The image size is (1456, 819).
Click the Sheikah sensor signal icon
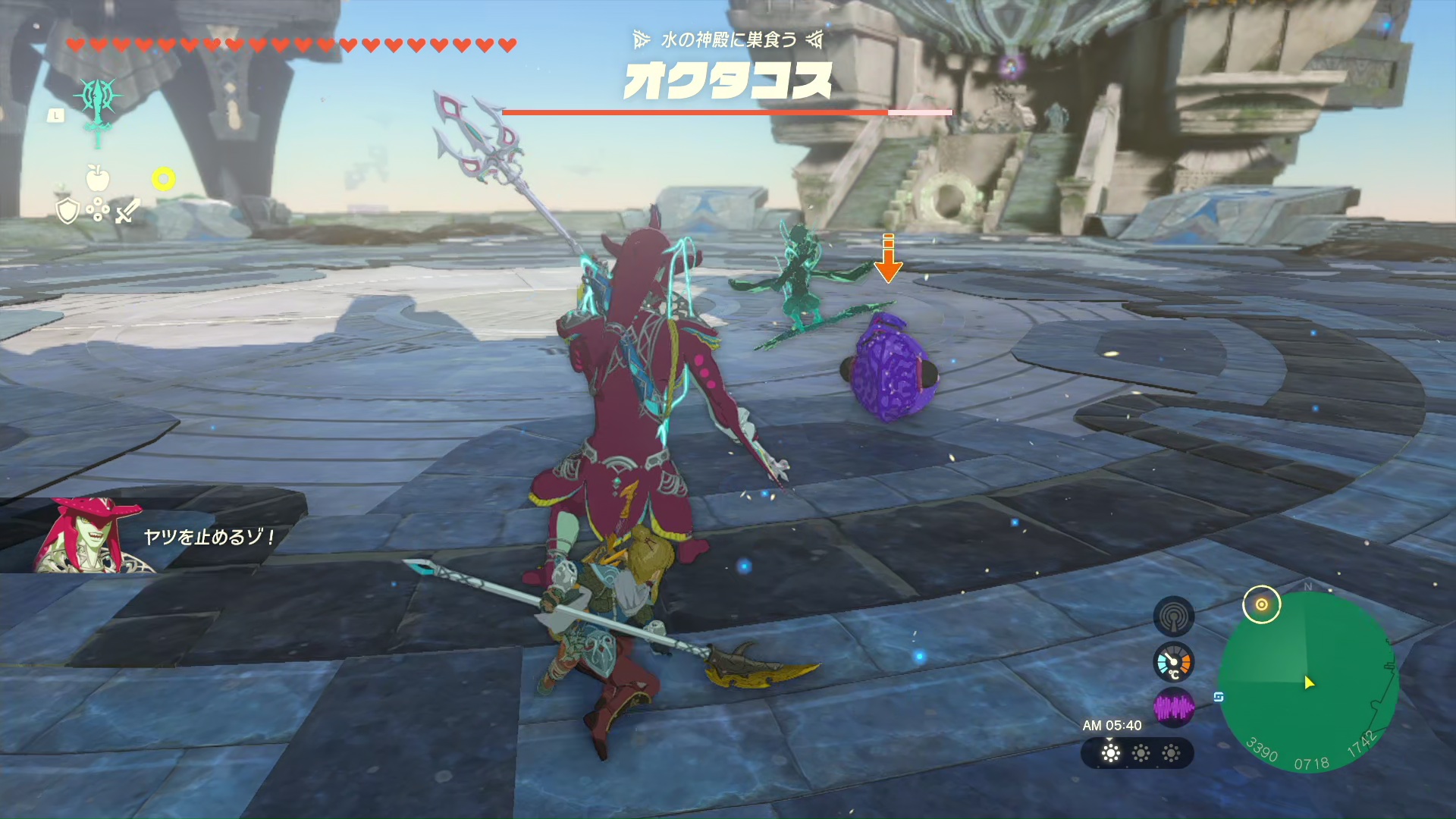click(1173, 616)
